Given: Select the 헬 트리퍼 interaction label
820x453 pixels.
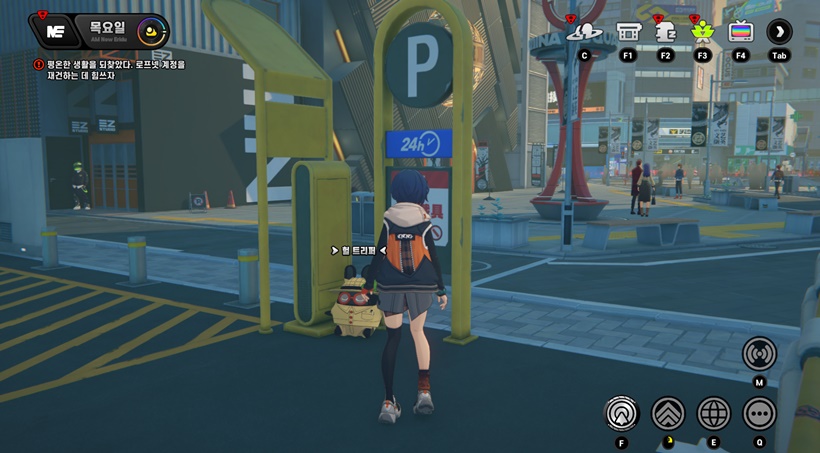Looking at the screenshot, I should pyautogui.click(x=358, y=250).
